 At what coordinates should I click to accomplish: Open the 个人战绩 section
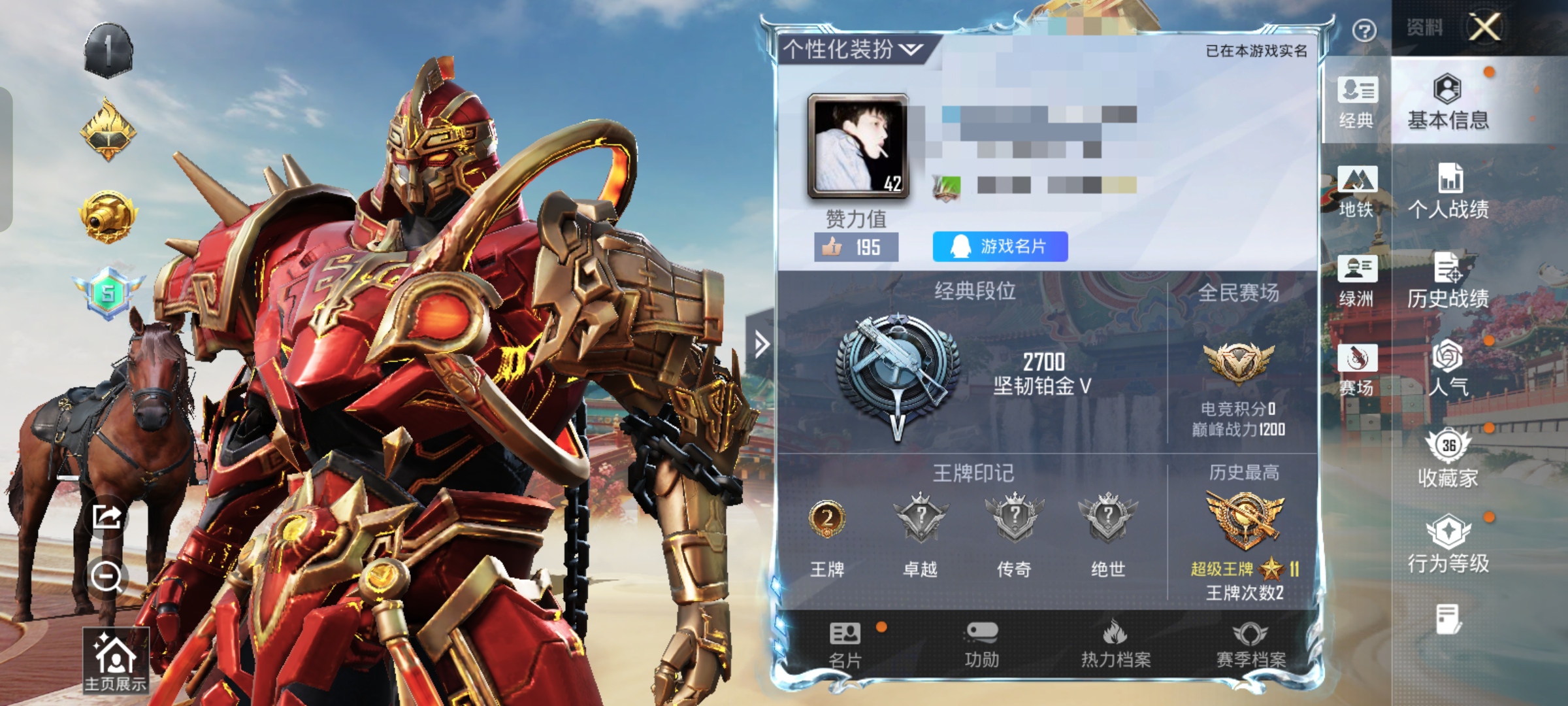(1448, 192)
